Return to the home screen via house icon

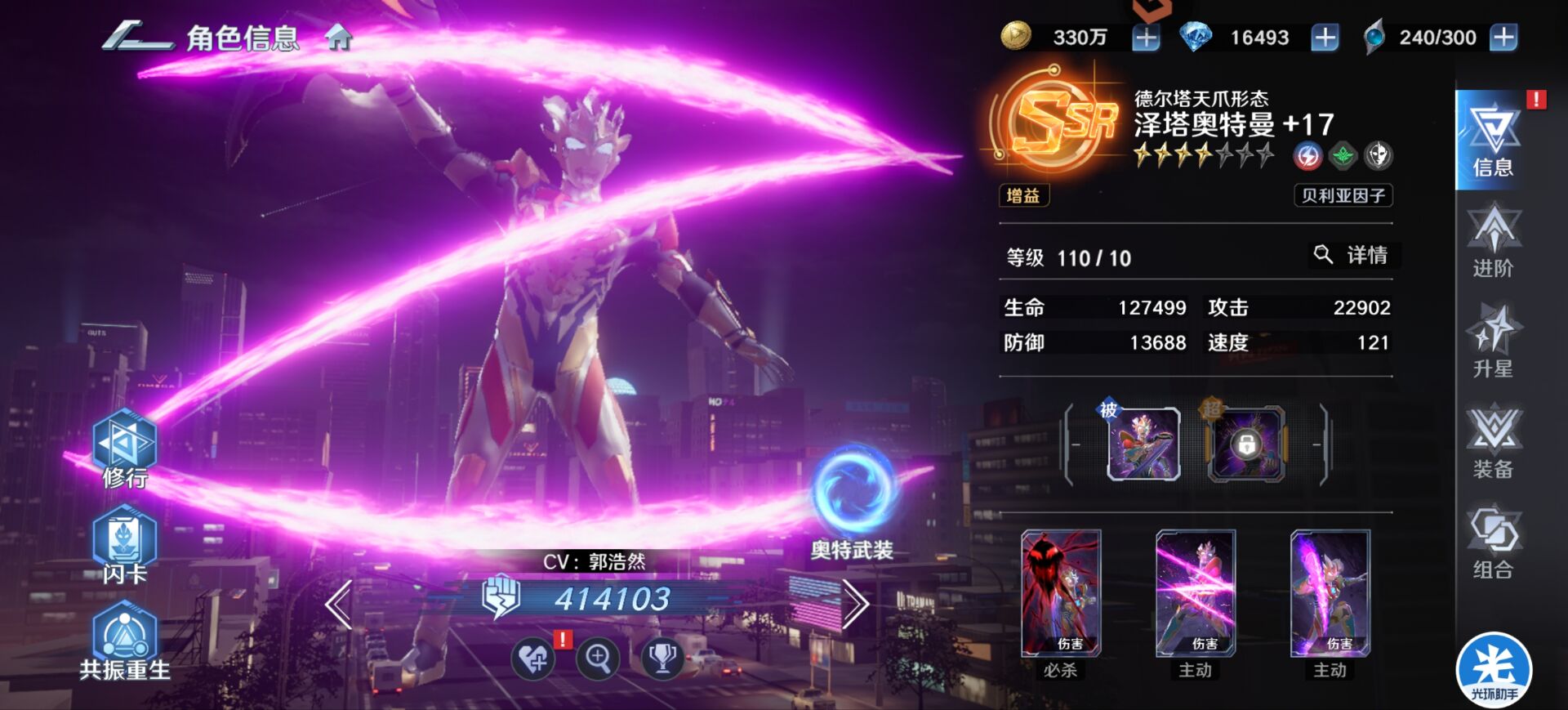[338, 38]
